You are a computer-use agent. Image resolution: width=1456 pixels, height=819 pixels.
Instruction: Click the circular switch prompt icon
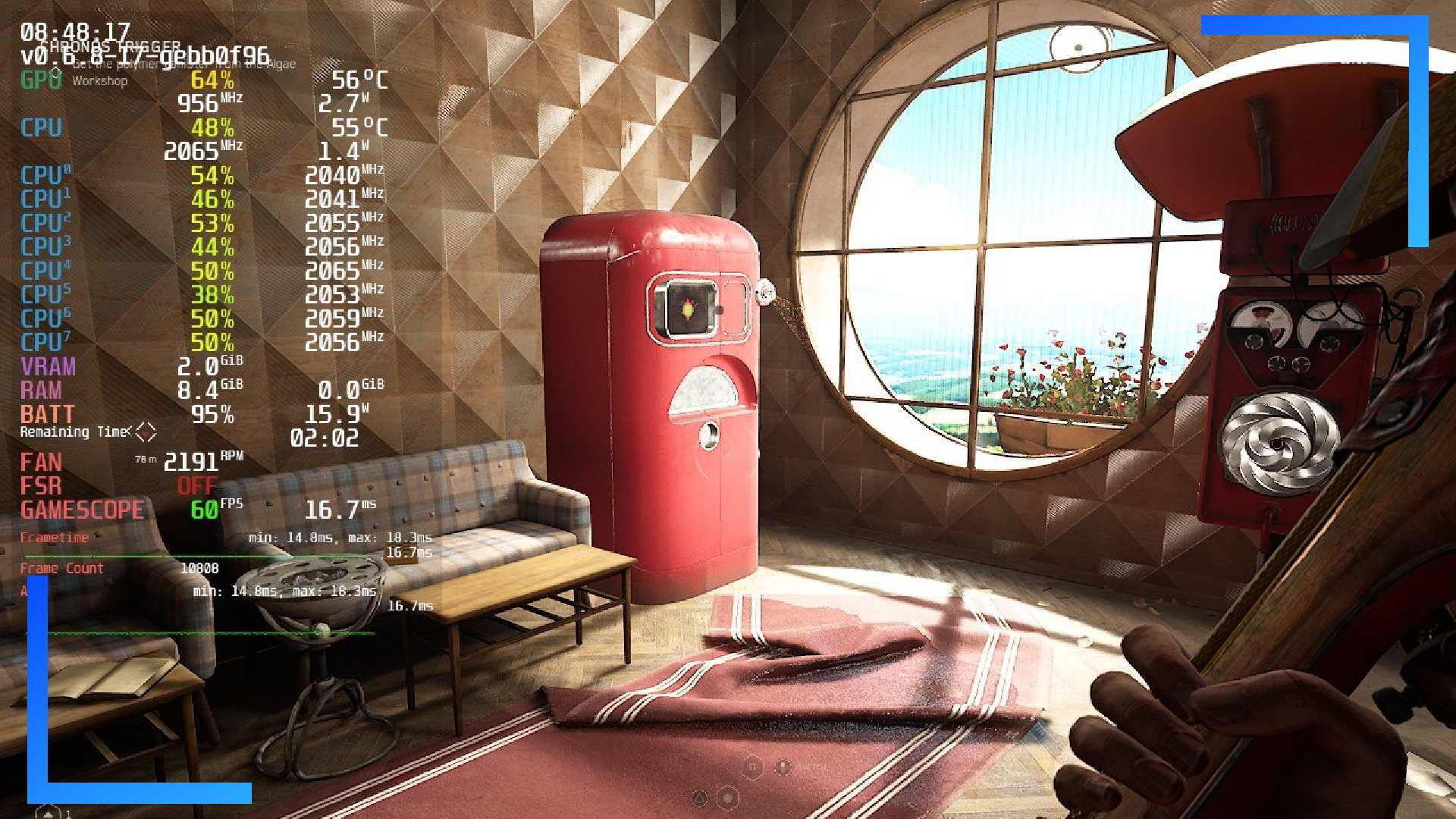[783, 766]
